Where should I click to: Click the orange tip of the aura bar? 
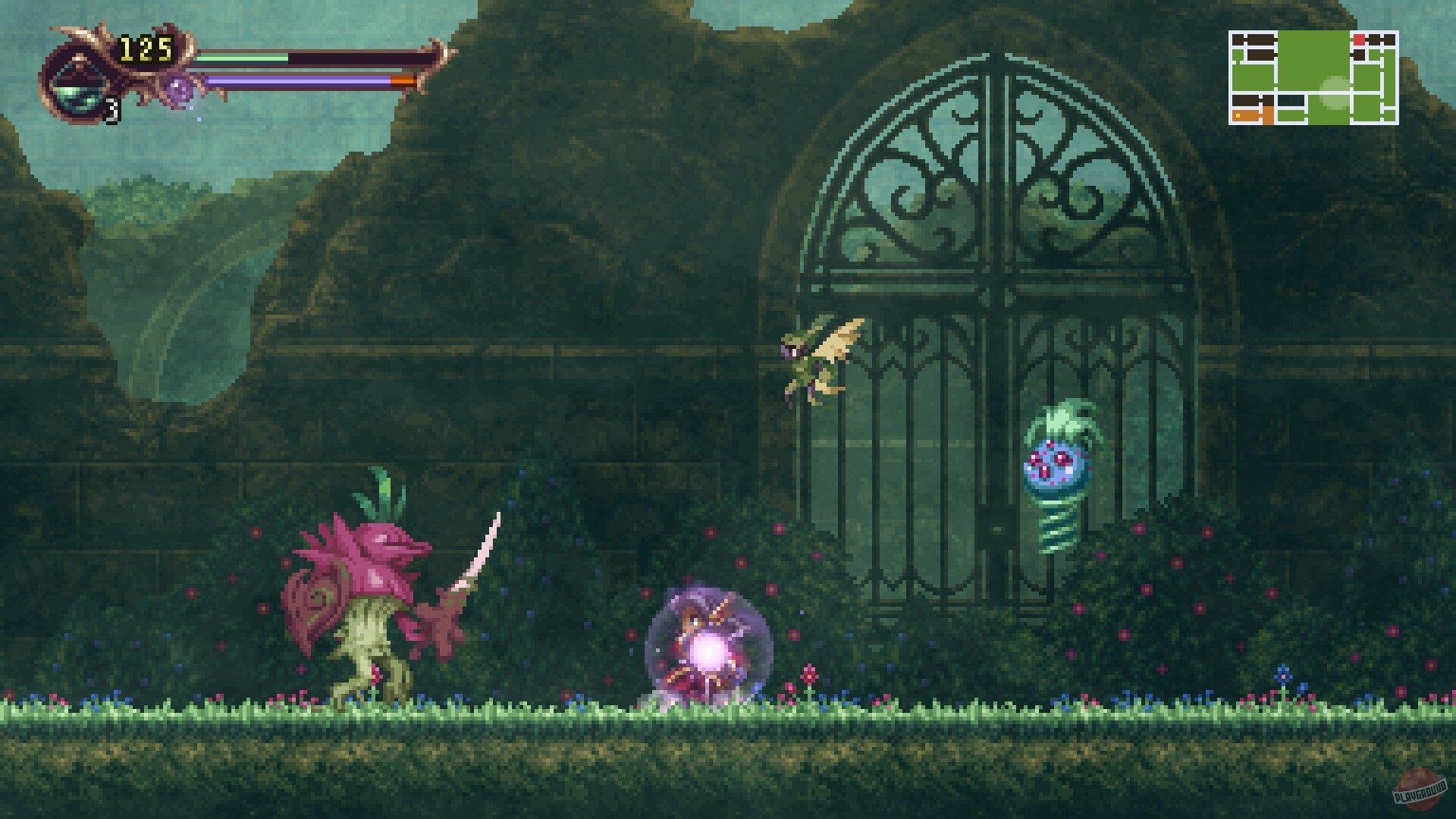(x=400, y=81)
